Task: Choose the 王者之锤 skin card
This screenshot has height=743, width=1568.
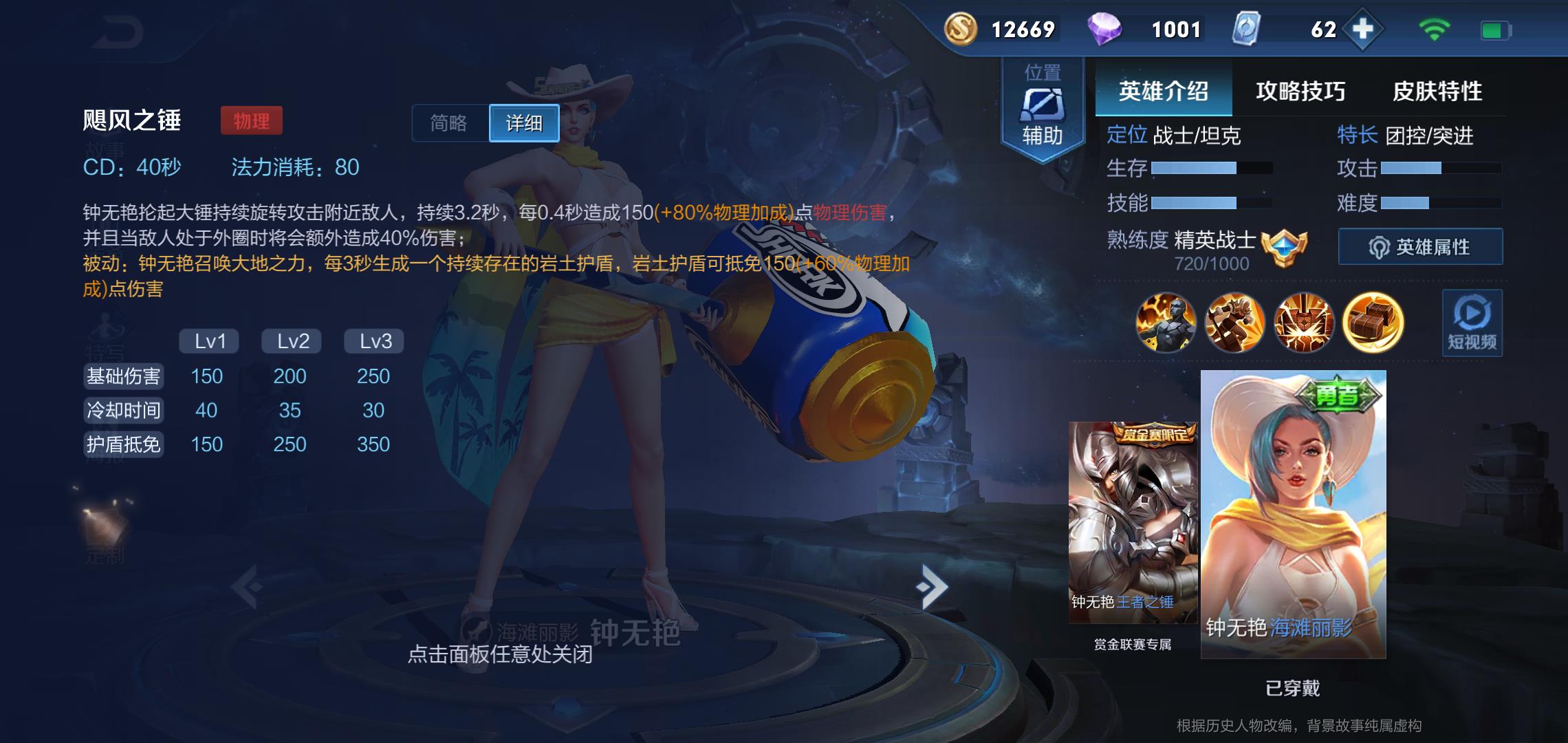Action: (x=1133, y=523)
